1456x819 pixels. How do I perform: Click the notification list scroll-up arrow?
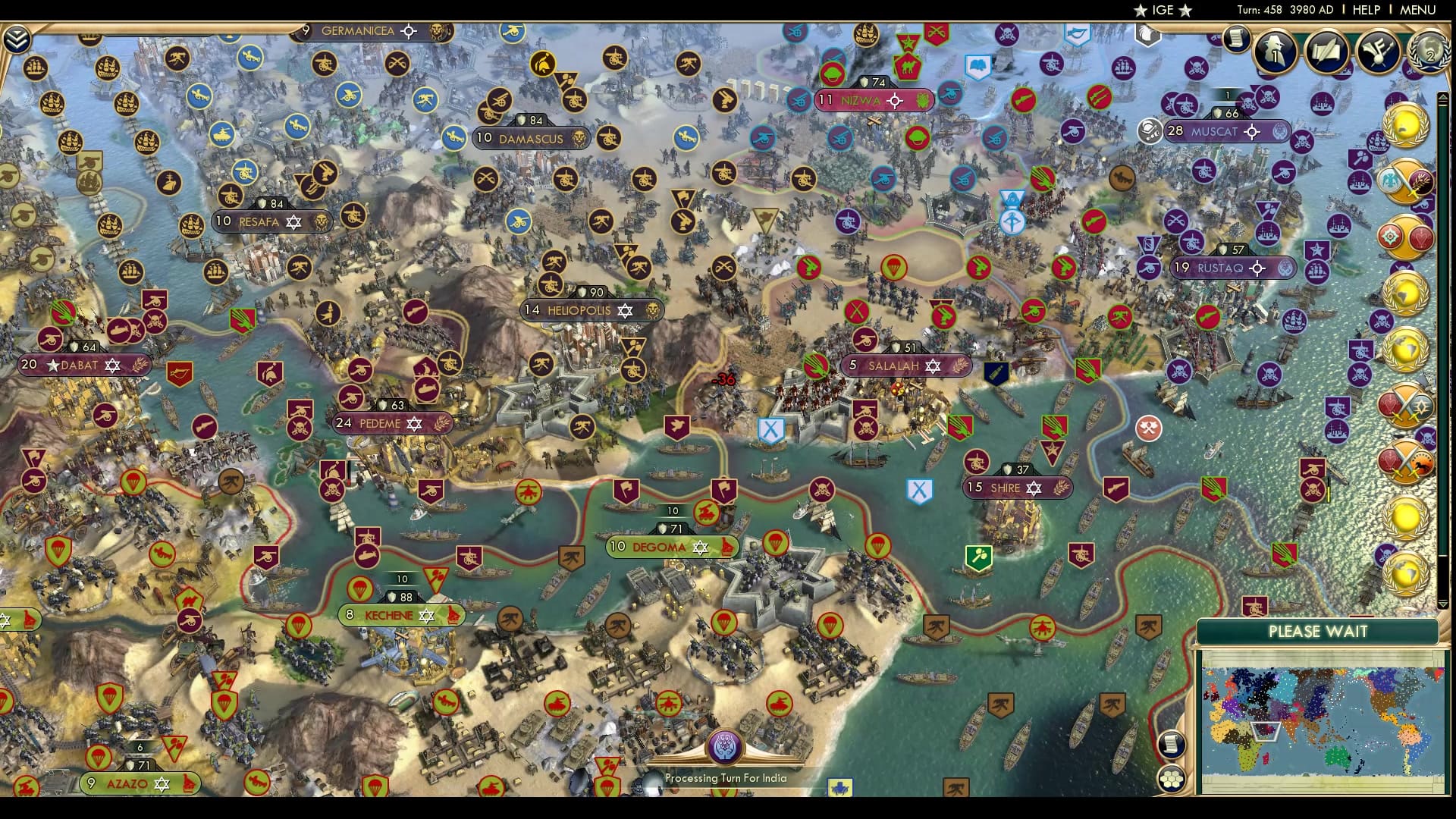pyautogui.click(x=1443, y=99)
